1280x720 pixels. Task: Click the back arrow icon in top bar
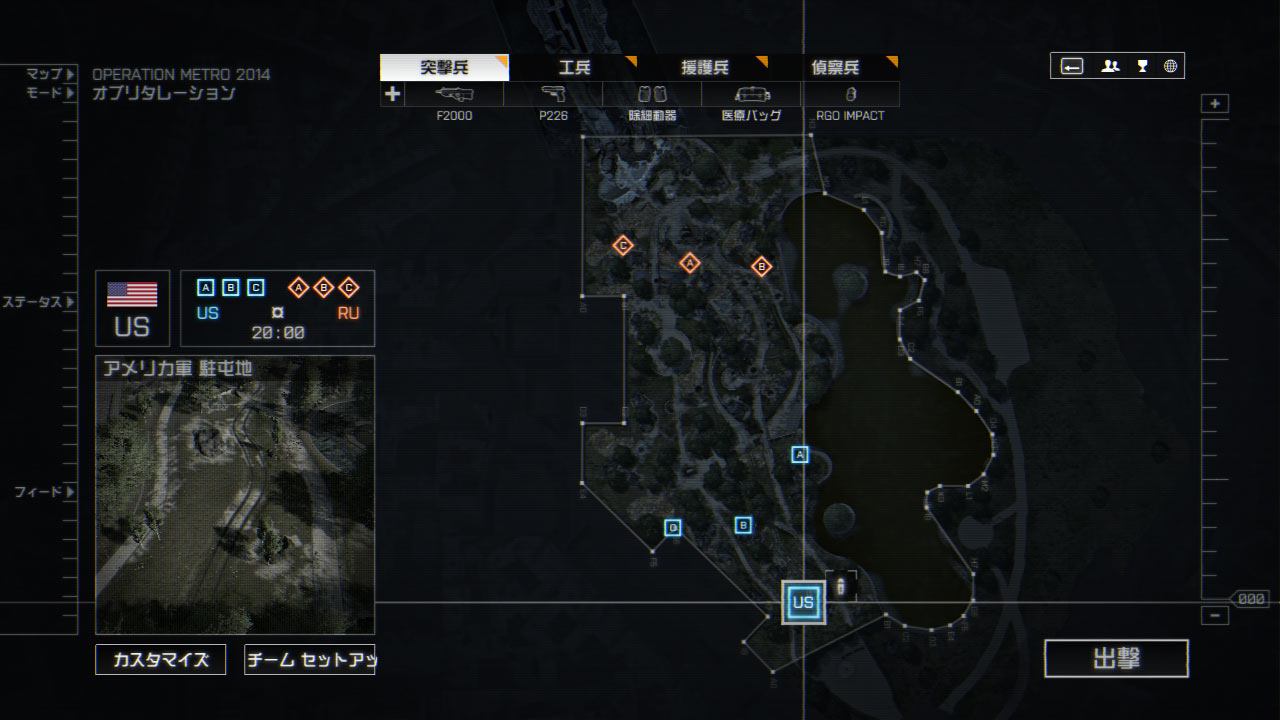pyautogui.click(x=1072, y=66)
